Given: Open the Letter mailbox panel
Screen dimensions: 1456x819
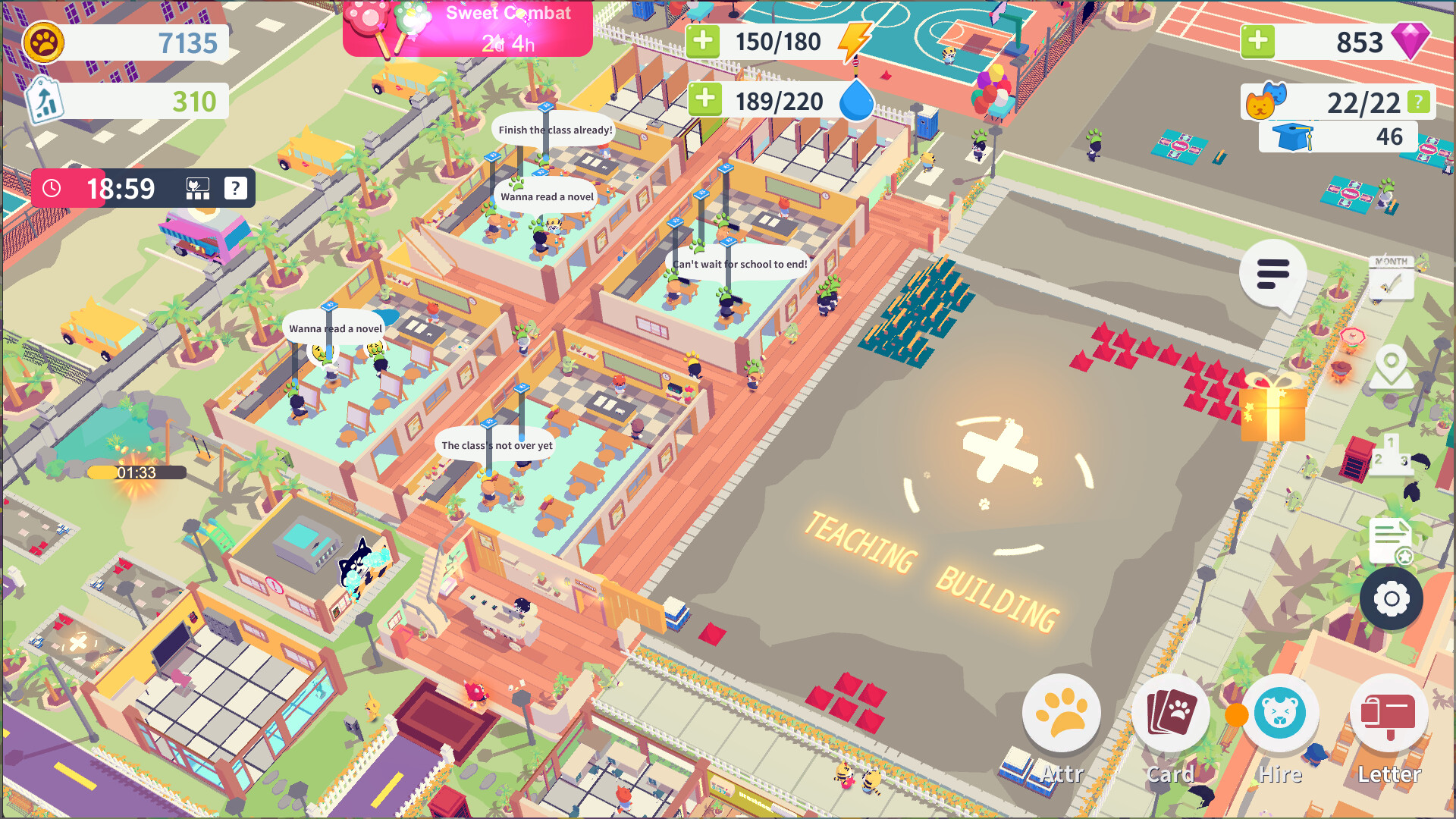Looking at the screenshot, I should coord(1389,713).
